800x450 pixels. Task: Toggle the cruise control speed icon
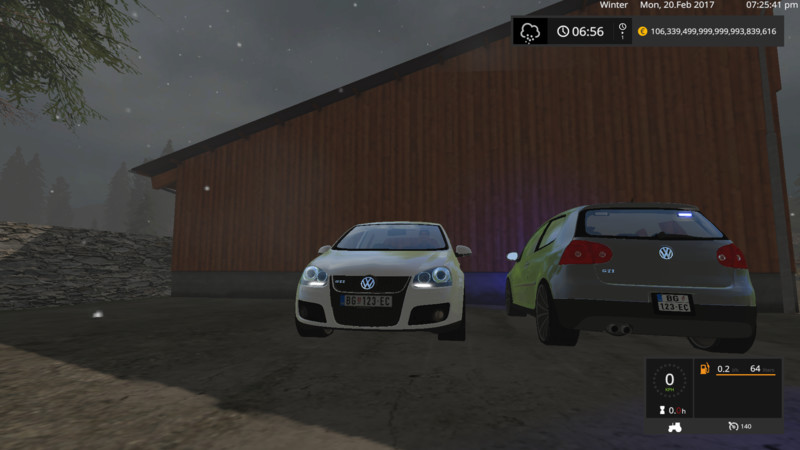point(733,426)
